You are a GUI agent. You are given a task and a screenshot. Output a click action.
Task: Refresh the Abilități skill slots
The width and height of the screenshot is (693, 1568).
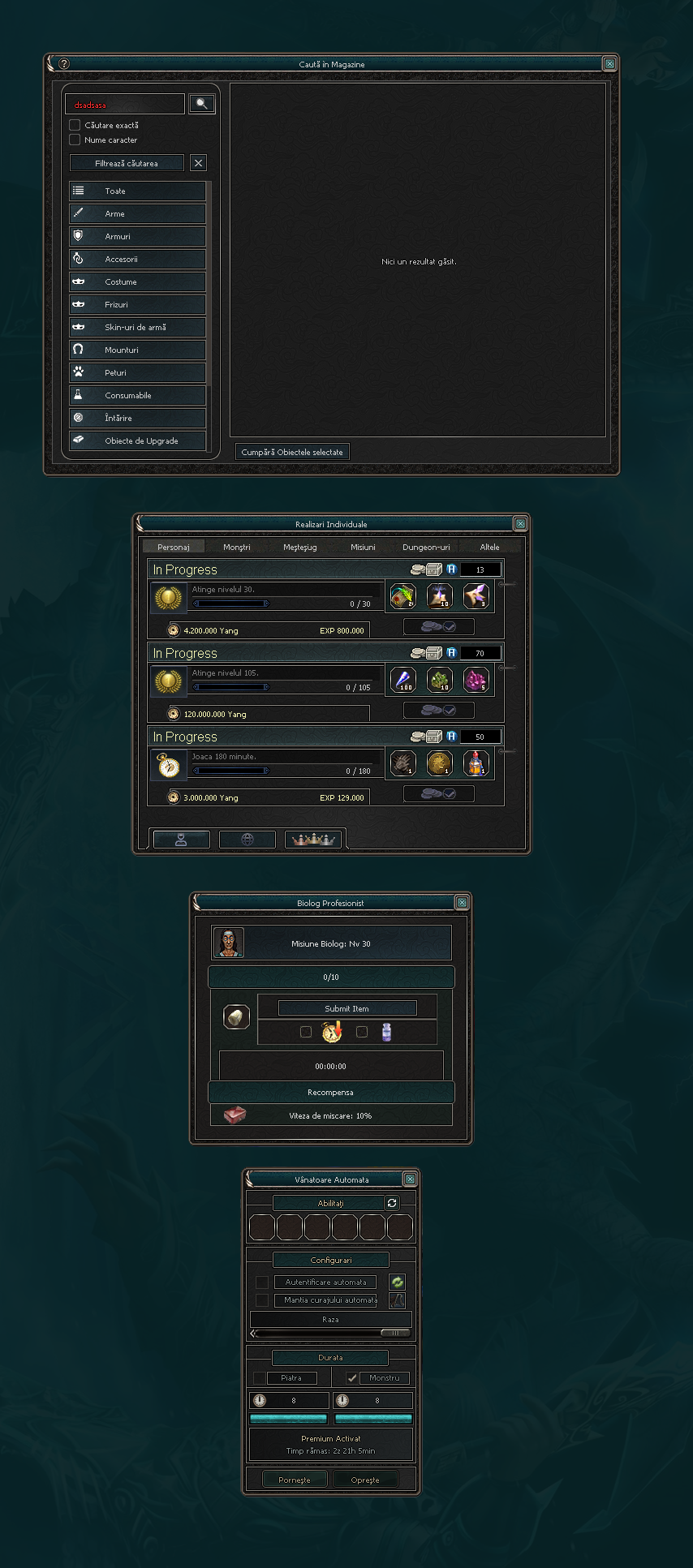coord(392,1203)
